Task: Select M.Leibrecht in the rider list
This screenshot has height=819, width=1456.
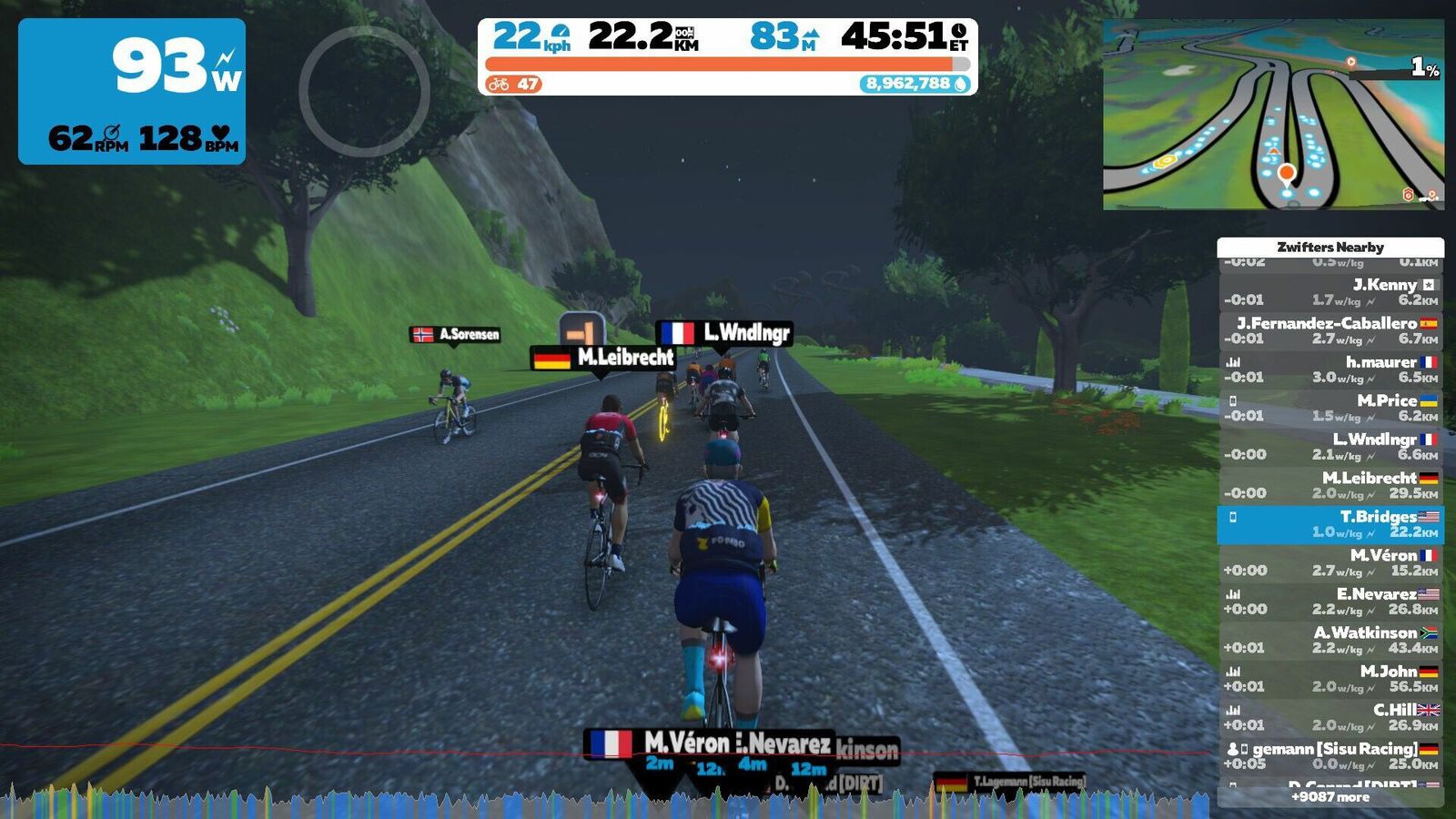Action: (1330, 485)
